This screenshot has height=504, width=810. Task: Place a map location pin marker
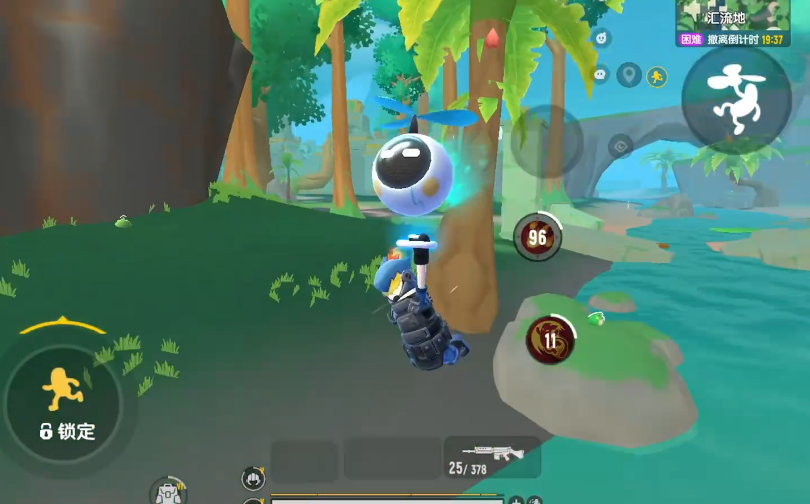[628, 75]
